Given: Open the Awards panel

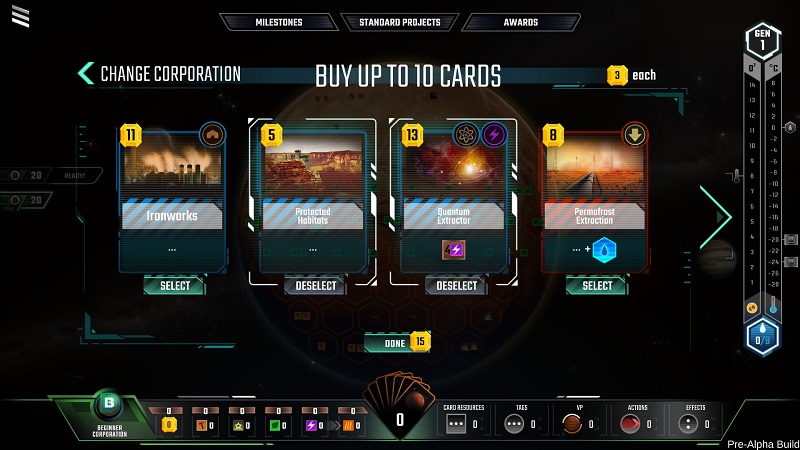Looking at the screenshot, I should (521, 22).
